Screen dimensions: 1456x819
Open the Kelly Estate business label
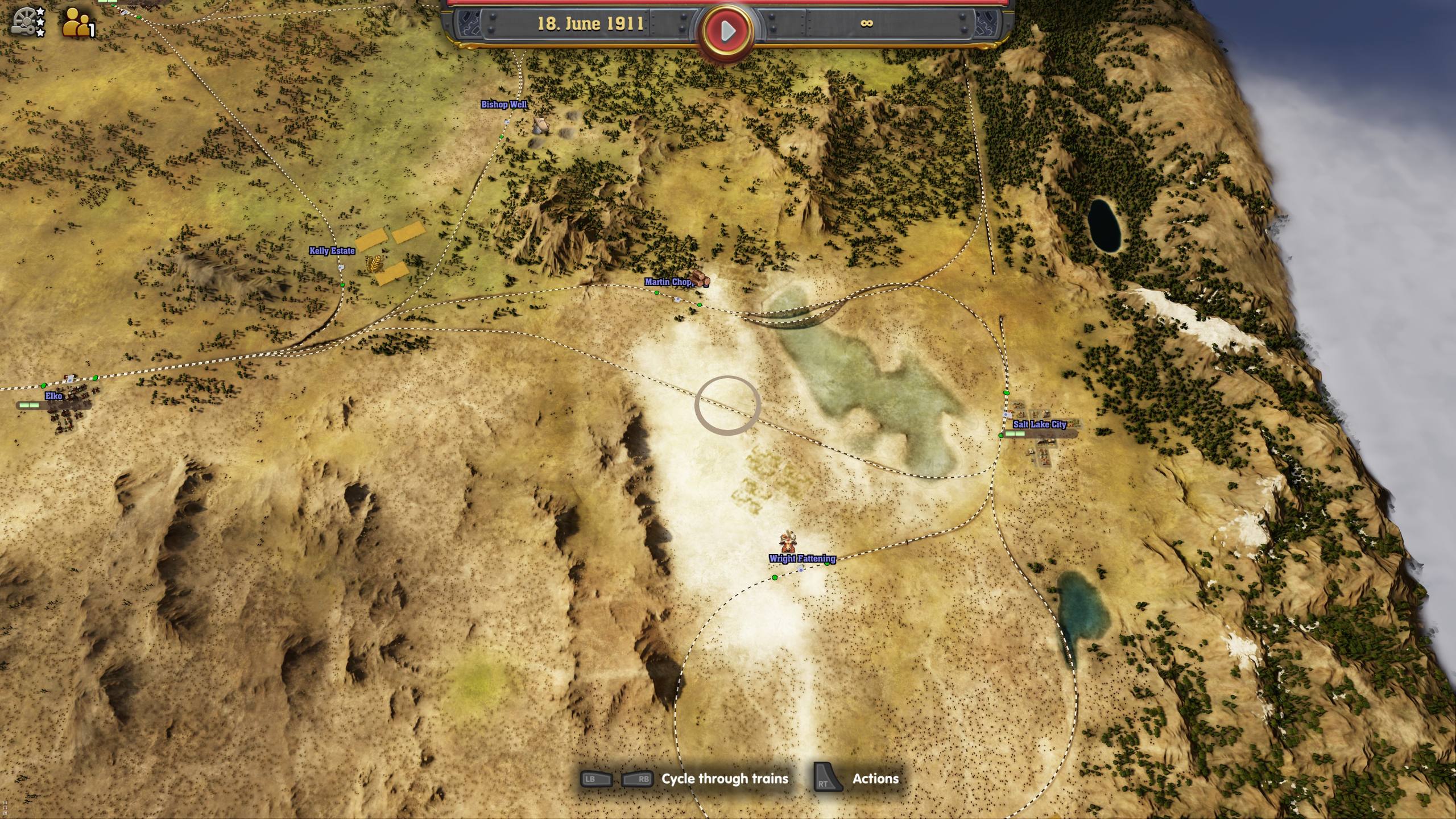tap(333, 250)
